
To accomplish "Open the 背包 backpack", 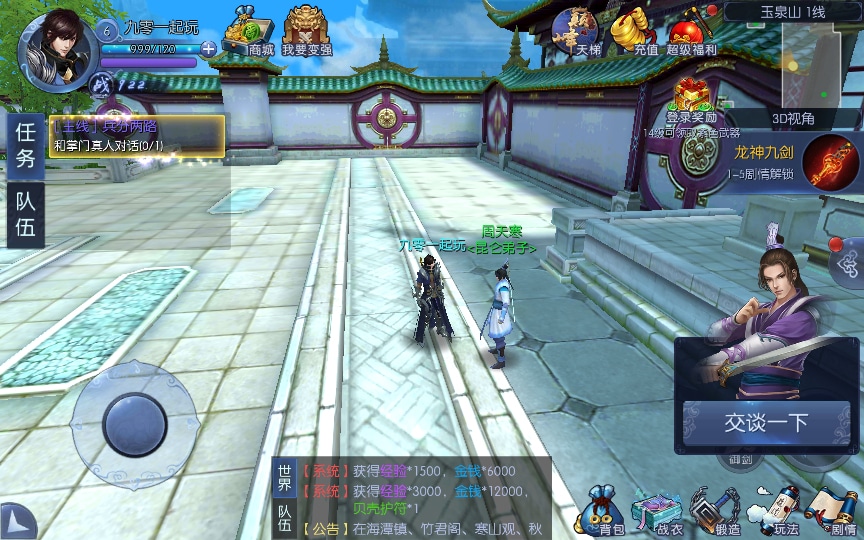I will 604,510.
